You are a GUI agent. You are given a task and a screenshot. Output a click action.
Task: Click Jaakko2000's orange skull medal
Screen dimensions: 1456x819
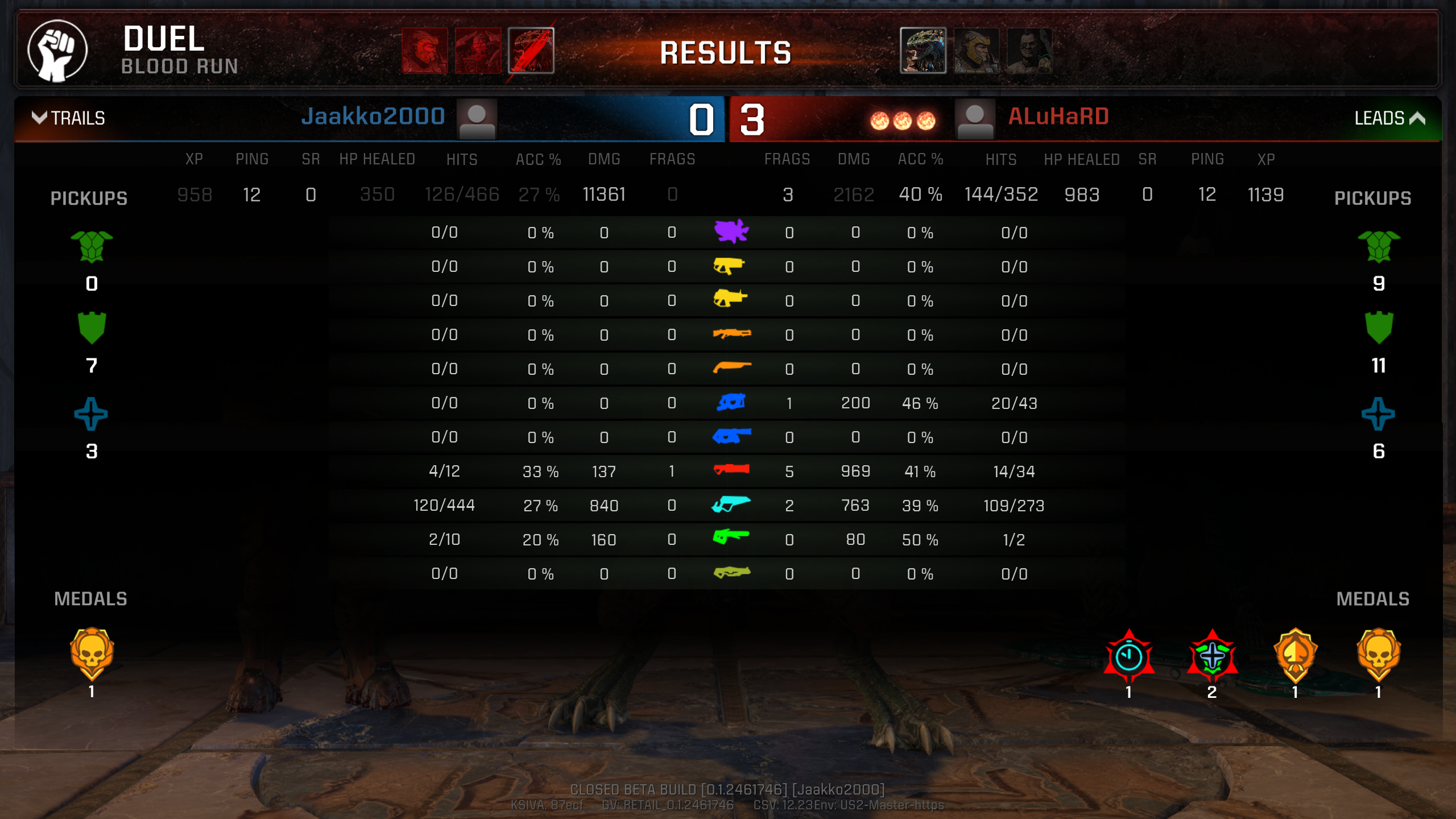[92, 654]
